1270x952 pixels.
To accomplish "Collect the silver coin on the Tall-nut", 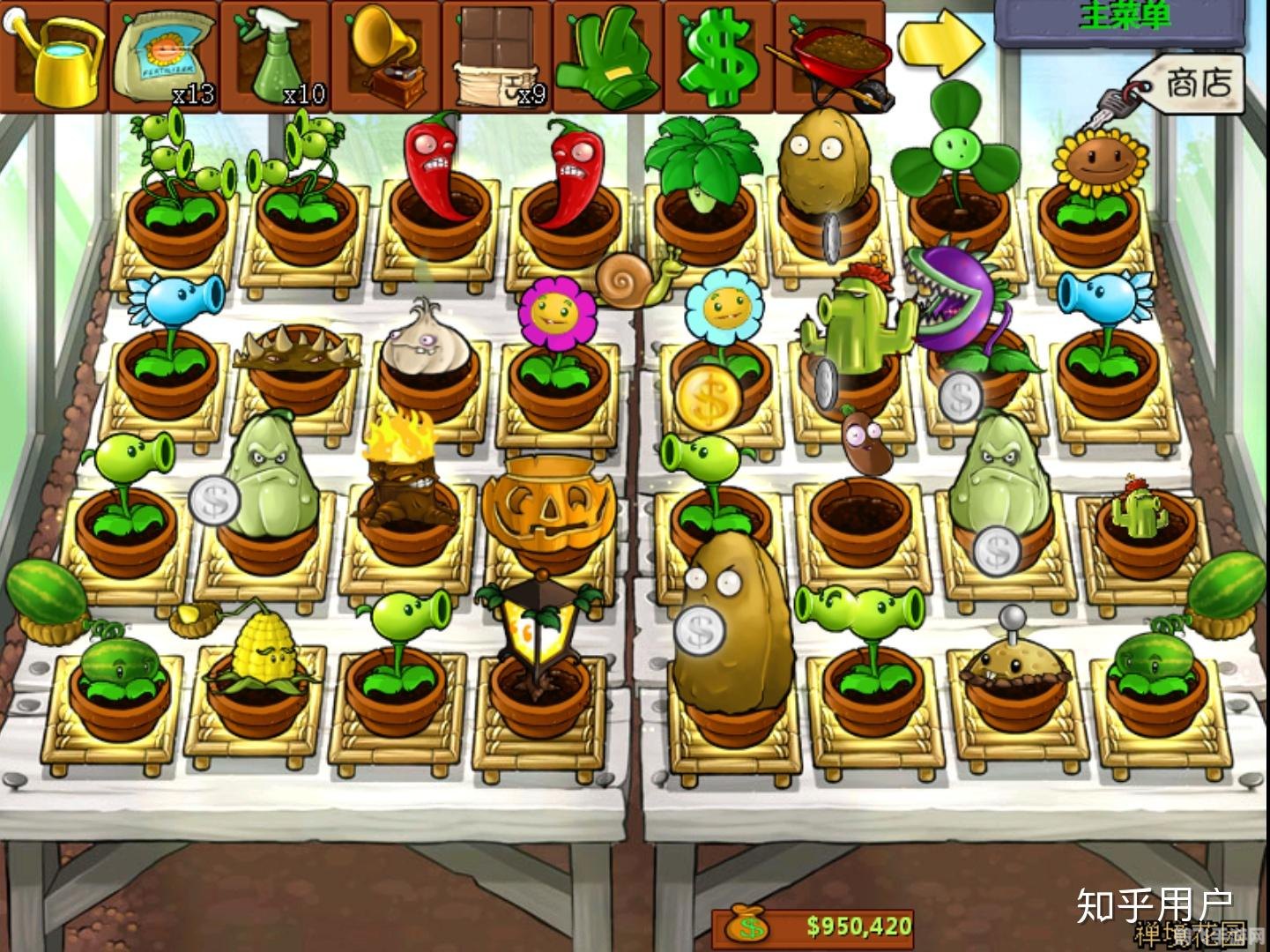I will (x=700, y=631).
